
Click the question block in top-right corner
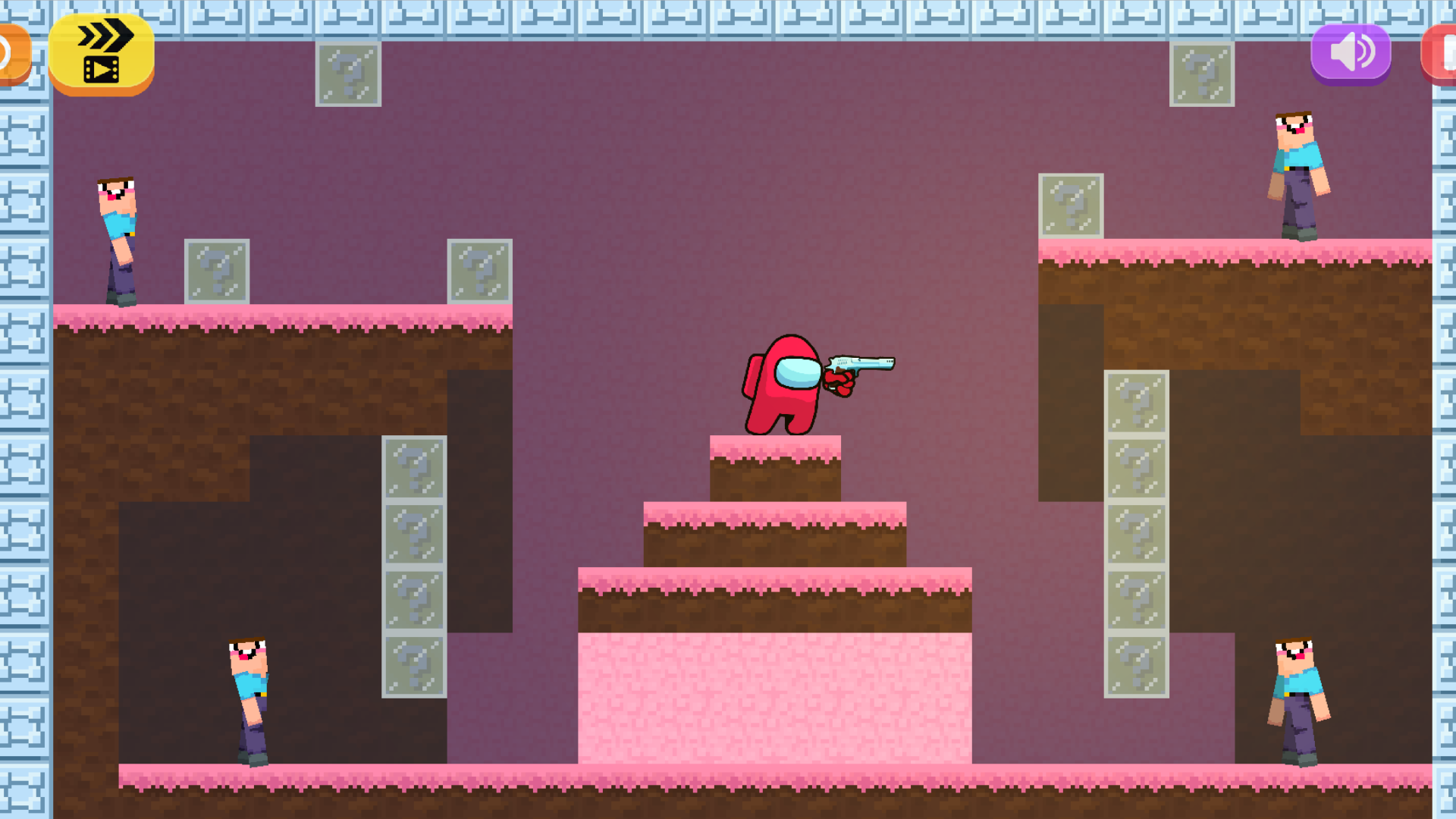tap(1202, 75)
